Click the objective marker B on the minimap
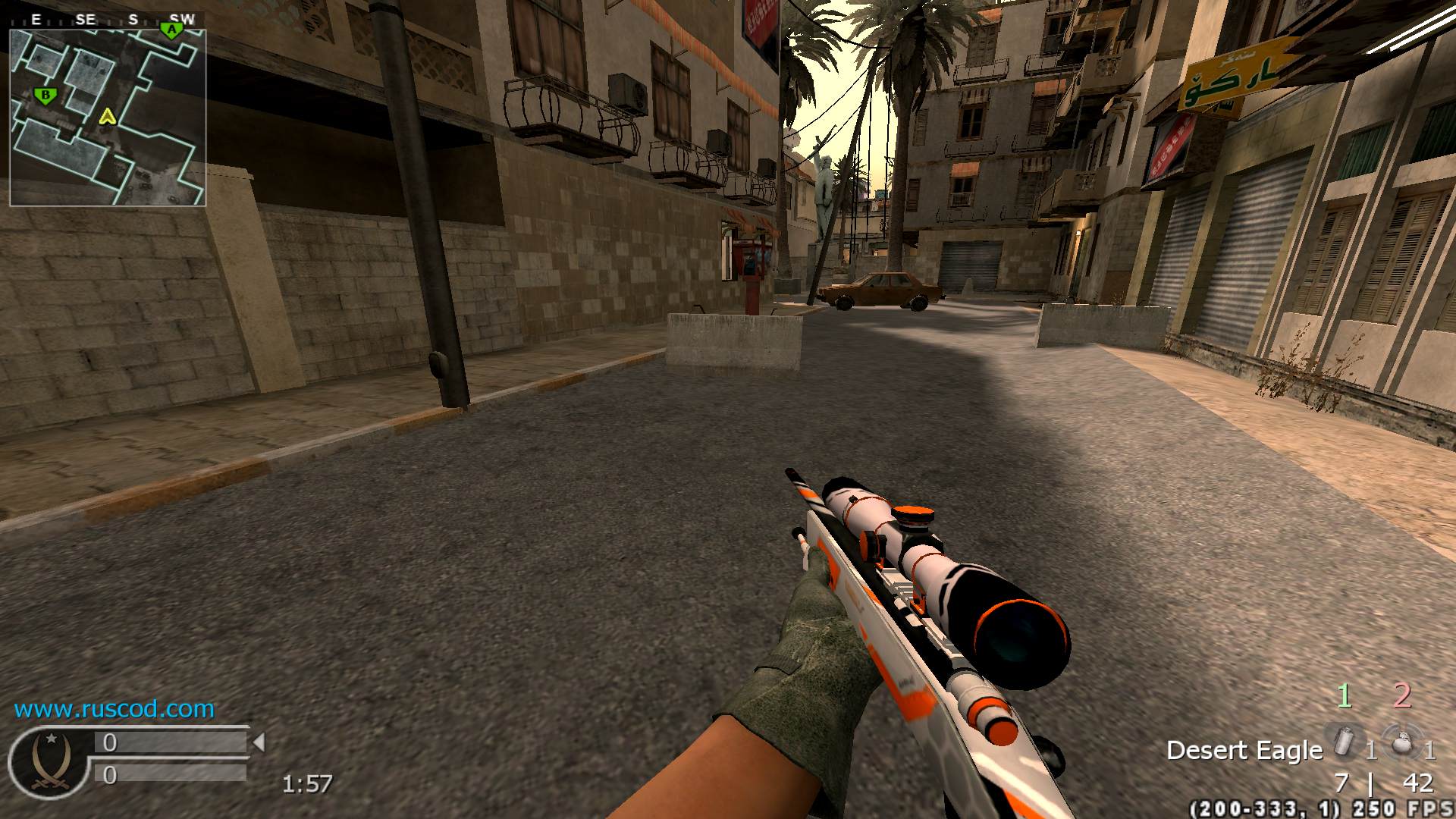The width and height of the screenshot is (1456, 819). [45, 95]
